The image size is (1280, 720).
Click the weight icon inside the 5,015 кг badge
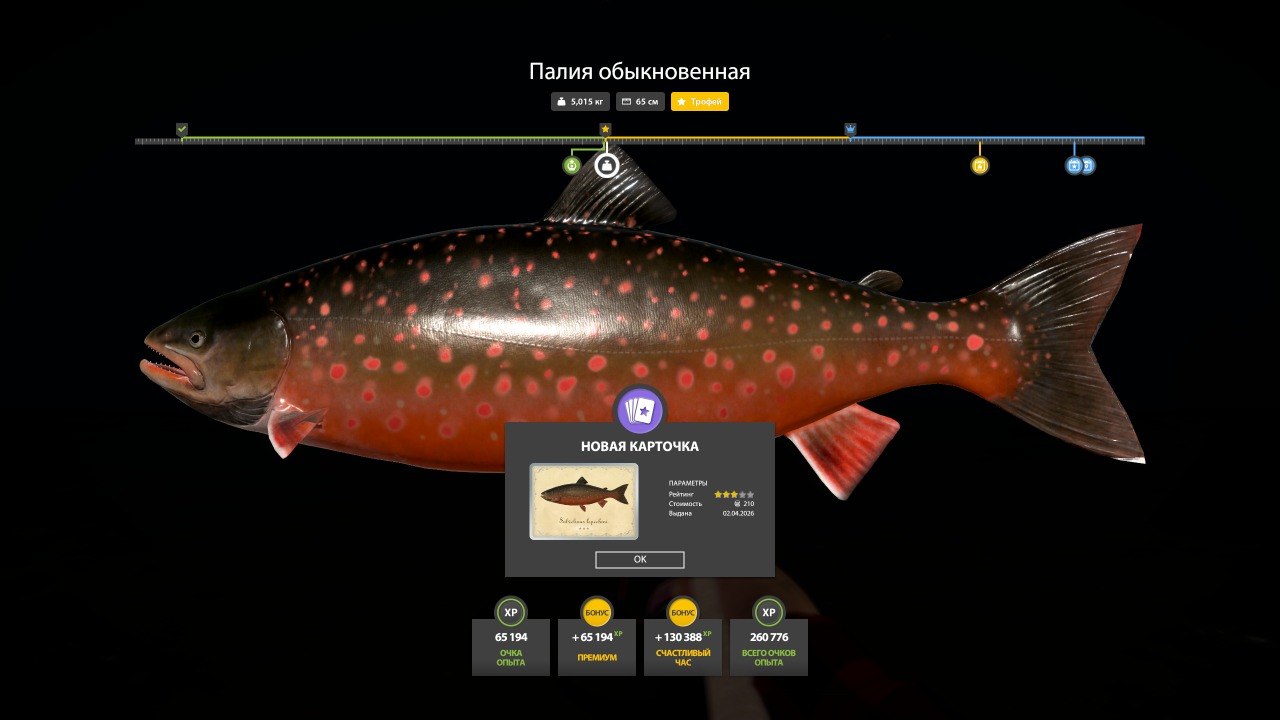pyautogui.click(x=560, y=101)
